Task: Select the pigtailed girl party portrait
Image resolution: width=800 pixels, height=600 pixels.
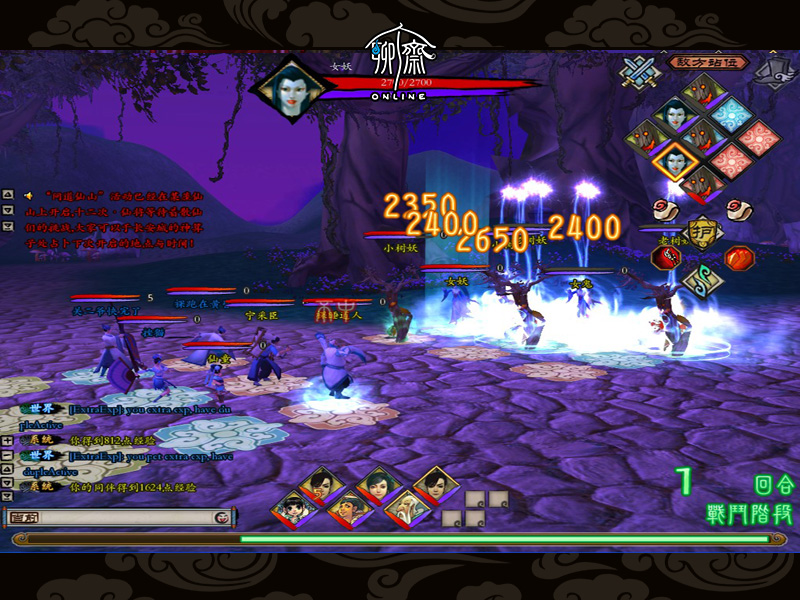Action: tap(294, 508)
